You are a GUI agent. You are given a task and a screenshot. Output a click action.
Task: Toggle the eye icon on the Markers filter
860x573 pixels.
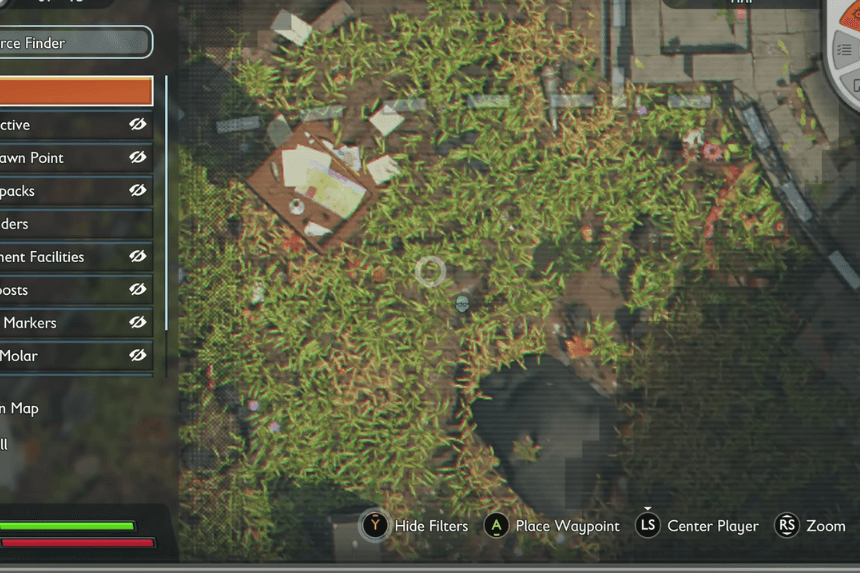[138, 322]
